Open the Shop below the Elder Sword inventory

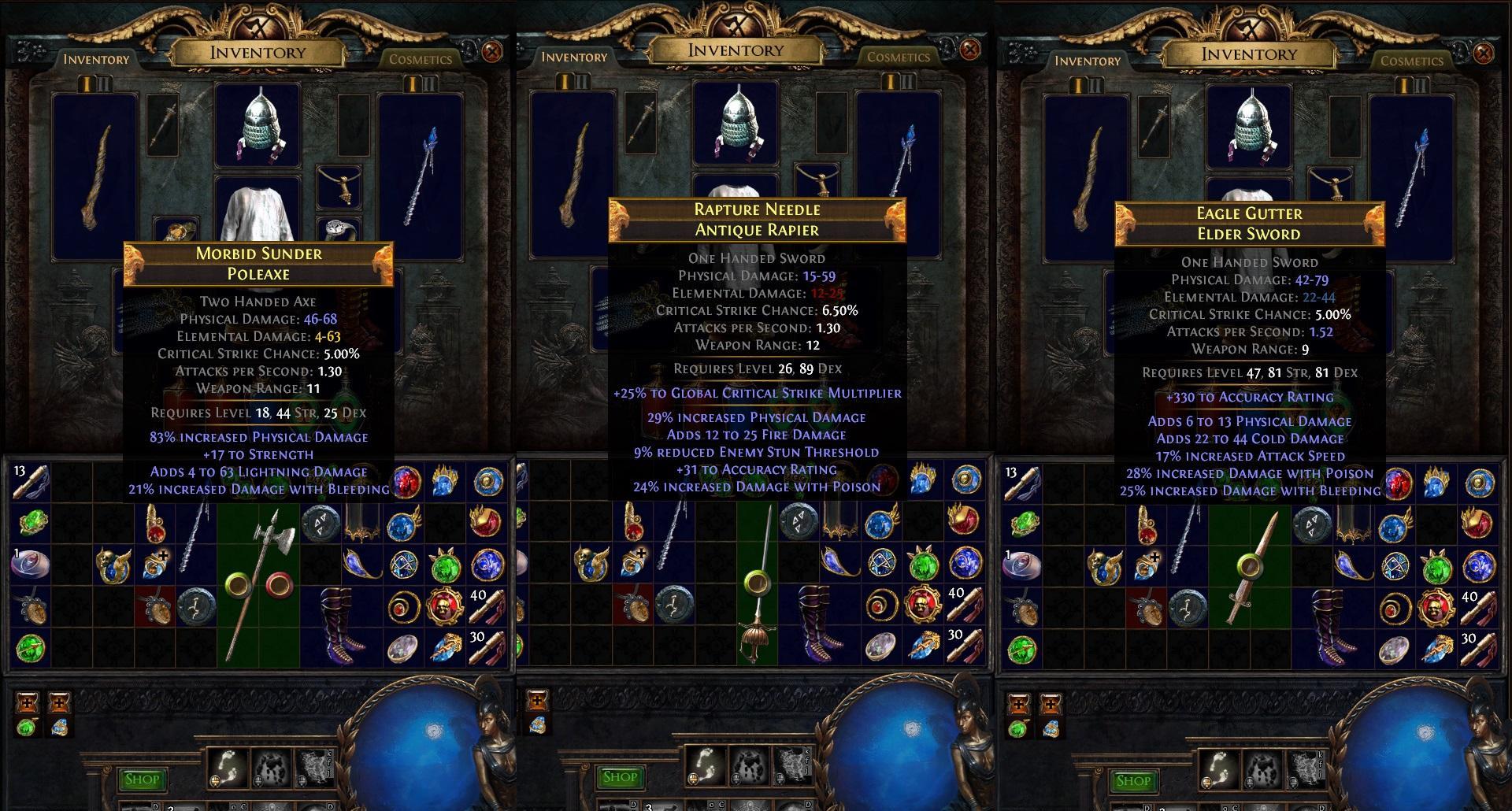[1133, 781]
